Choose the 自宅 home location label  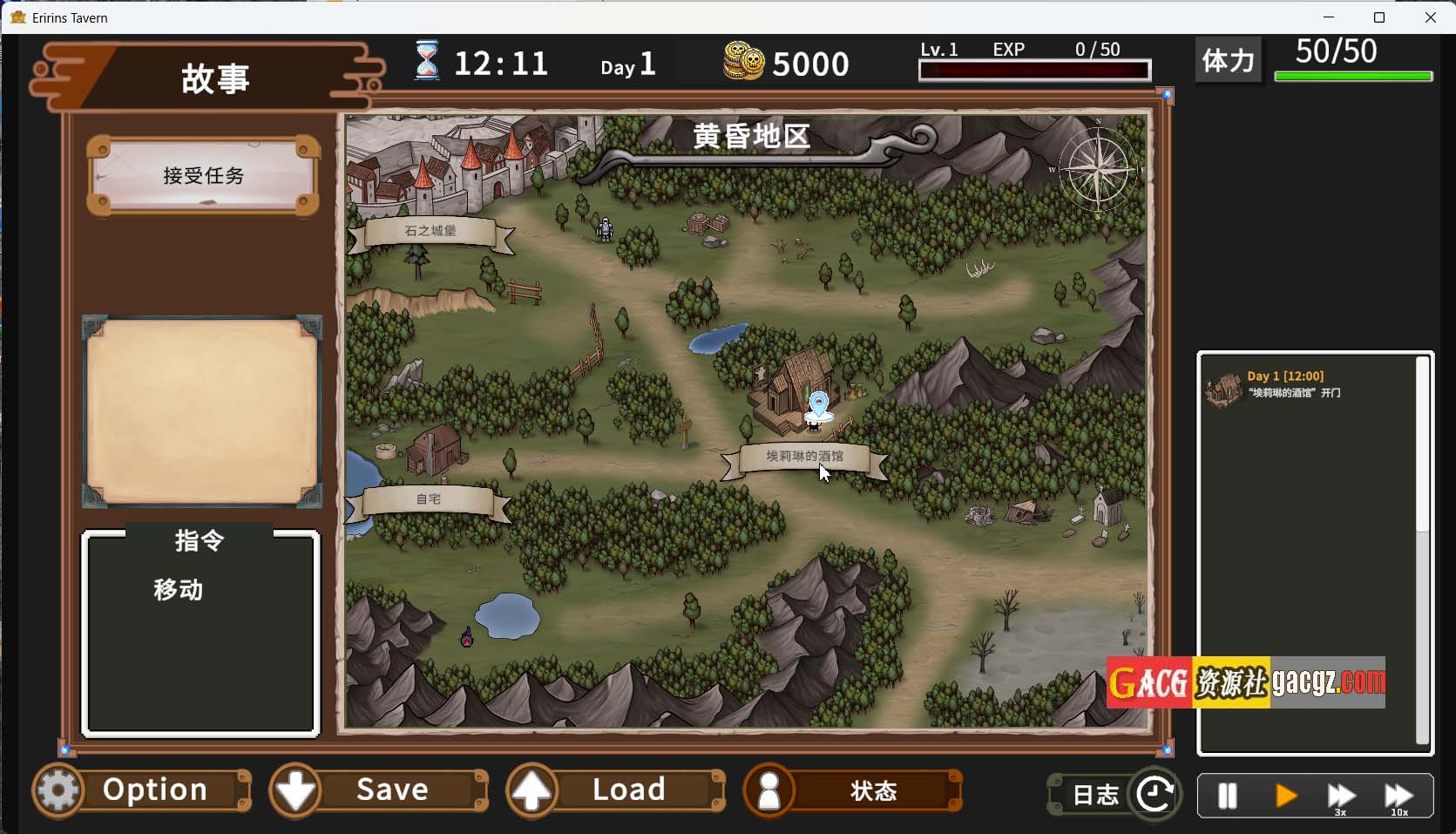point(428,499)
